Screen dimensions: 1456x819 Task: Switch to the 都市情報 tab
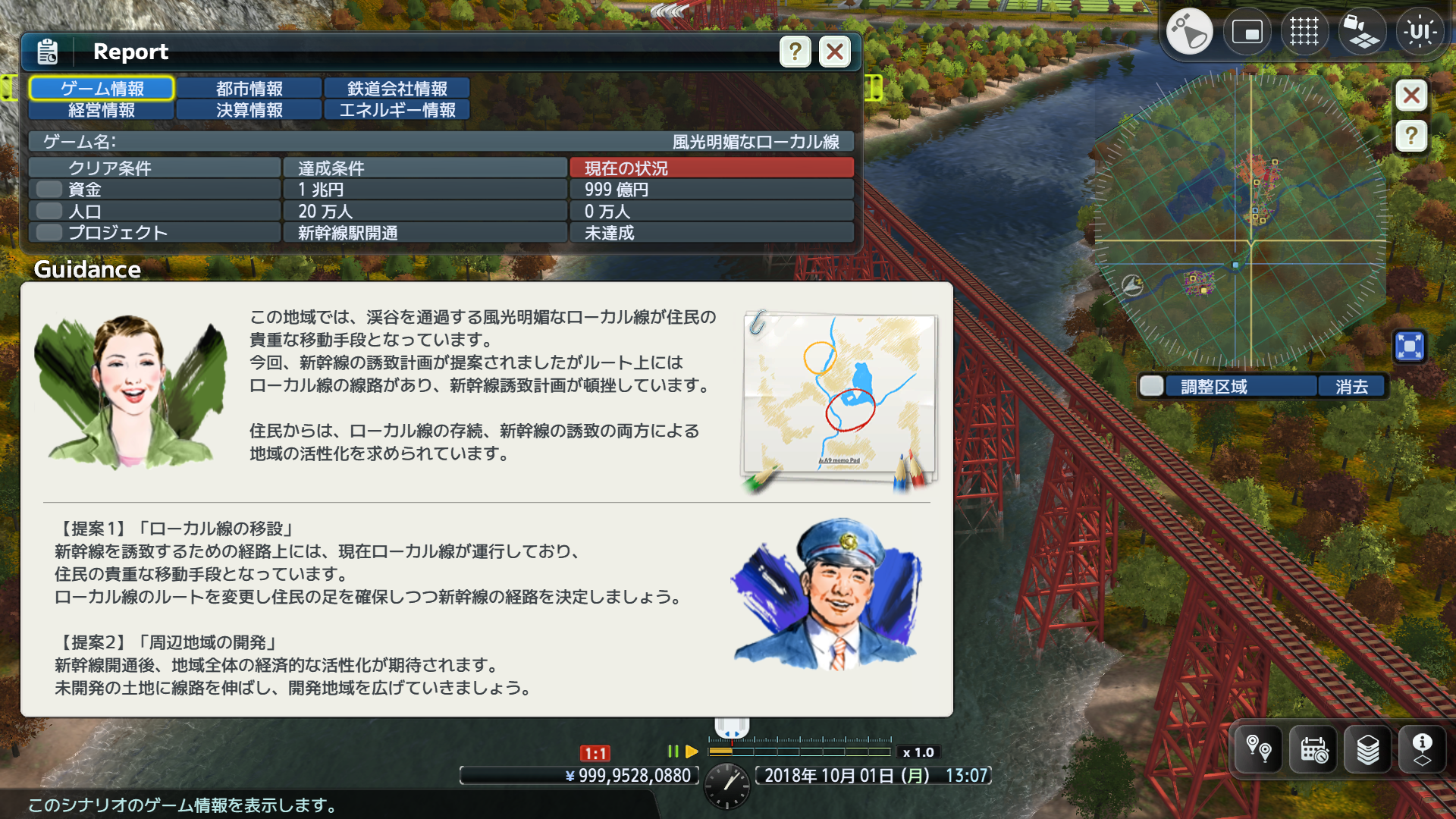[249, 88]
